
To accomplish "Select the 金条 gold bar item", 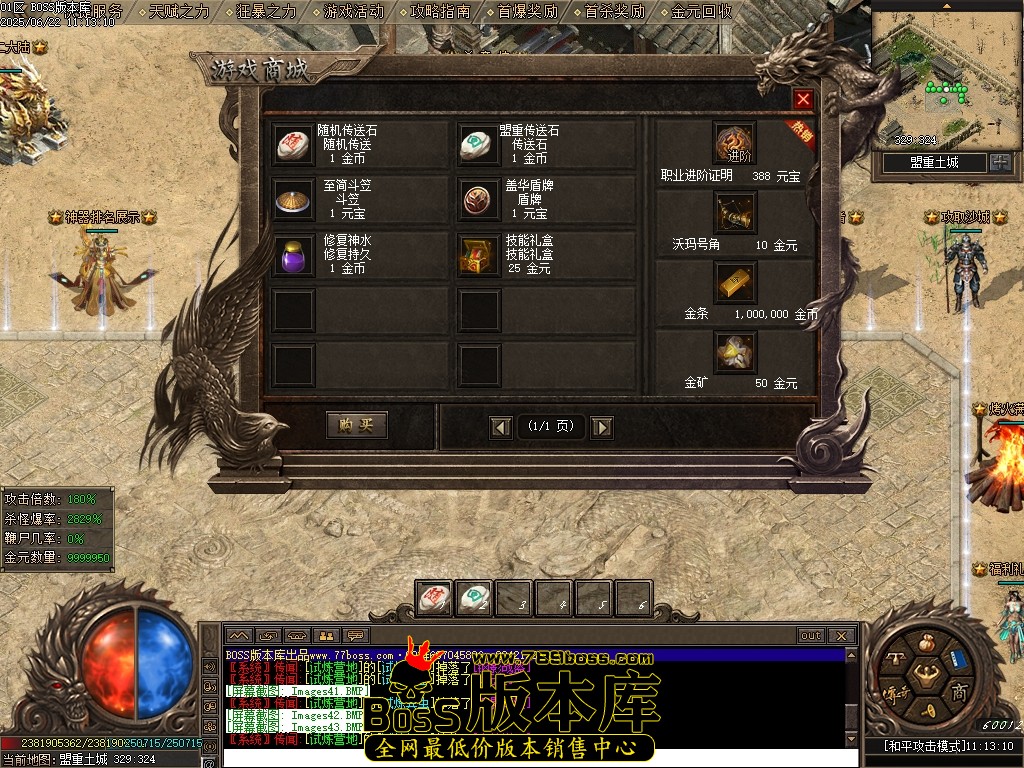I will click(x=734, y=283).
